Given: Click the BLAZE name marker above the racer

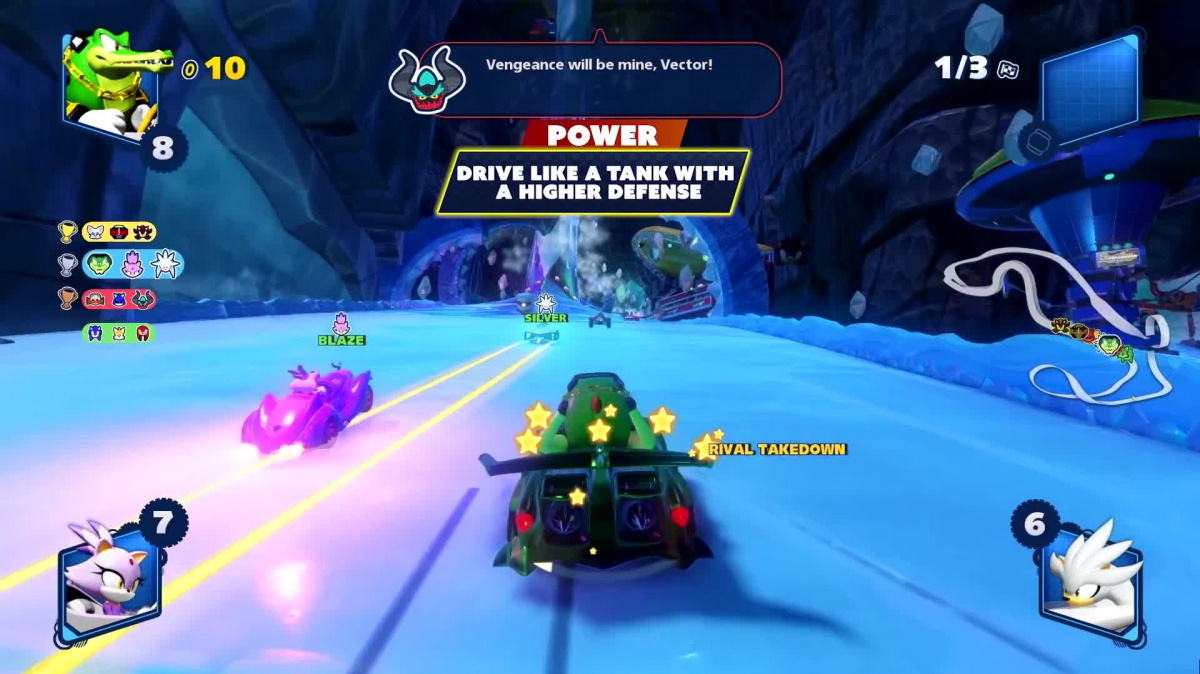Looking at the screenshot, I should tap(341, 340).
